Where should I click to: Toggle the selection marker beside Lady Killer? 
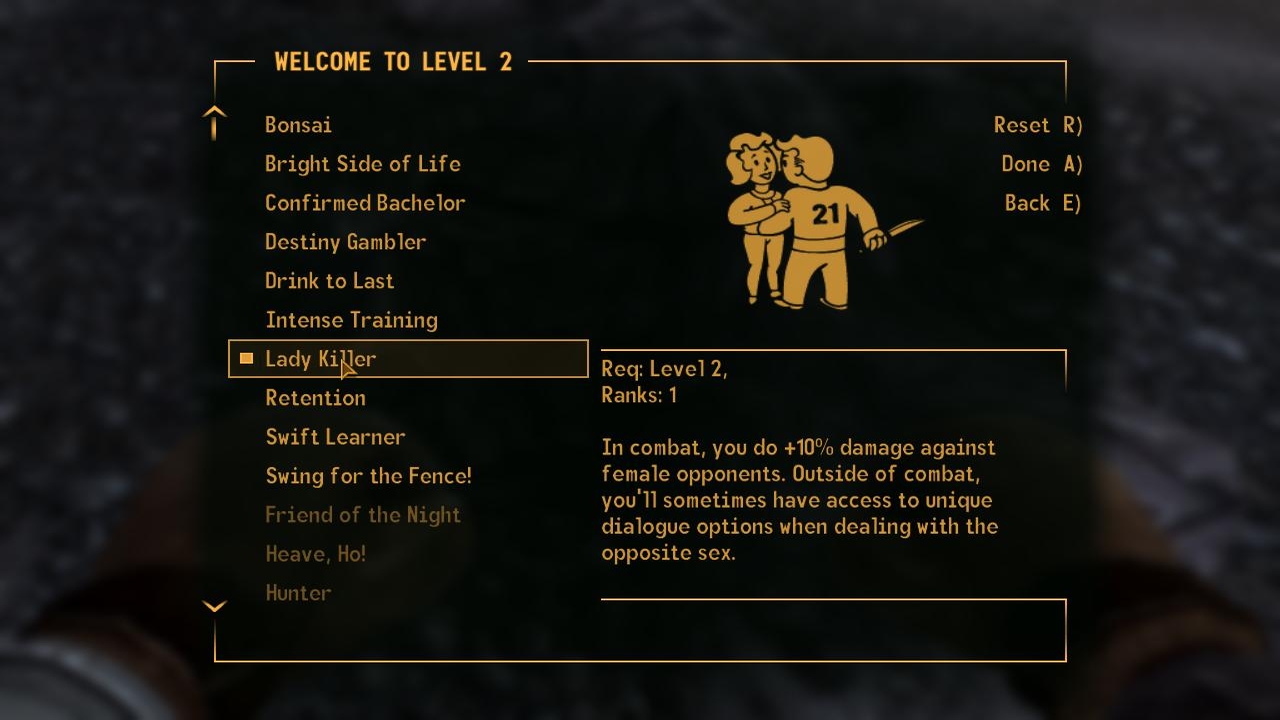(245, 358)
